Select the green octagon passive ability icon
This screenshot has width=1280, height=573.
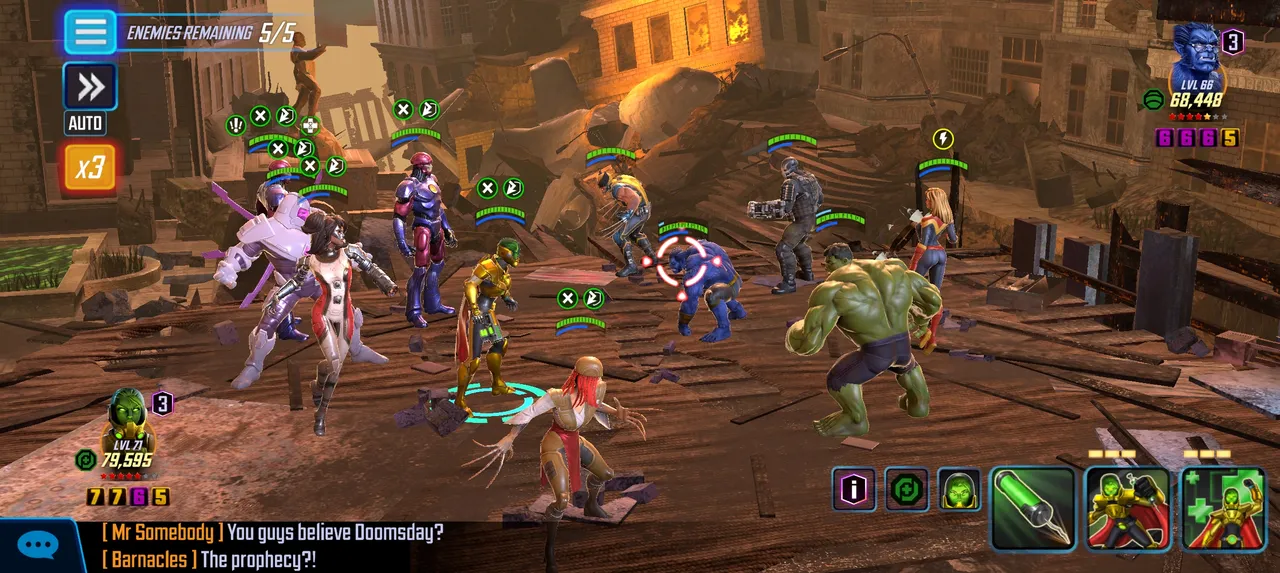coord(906,490)
